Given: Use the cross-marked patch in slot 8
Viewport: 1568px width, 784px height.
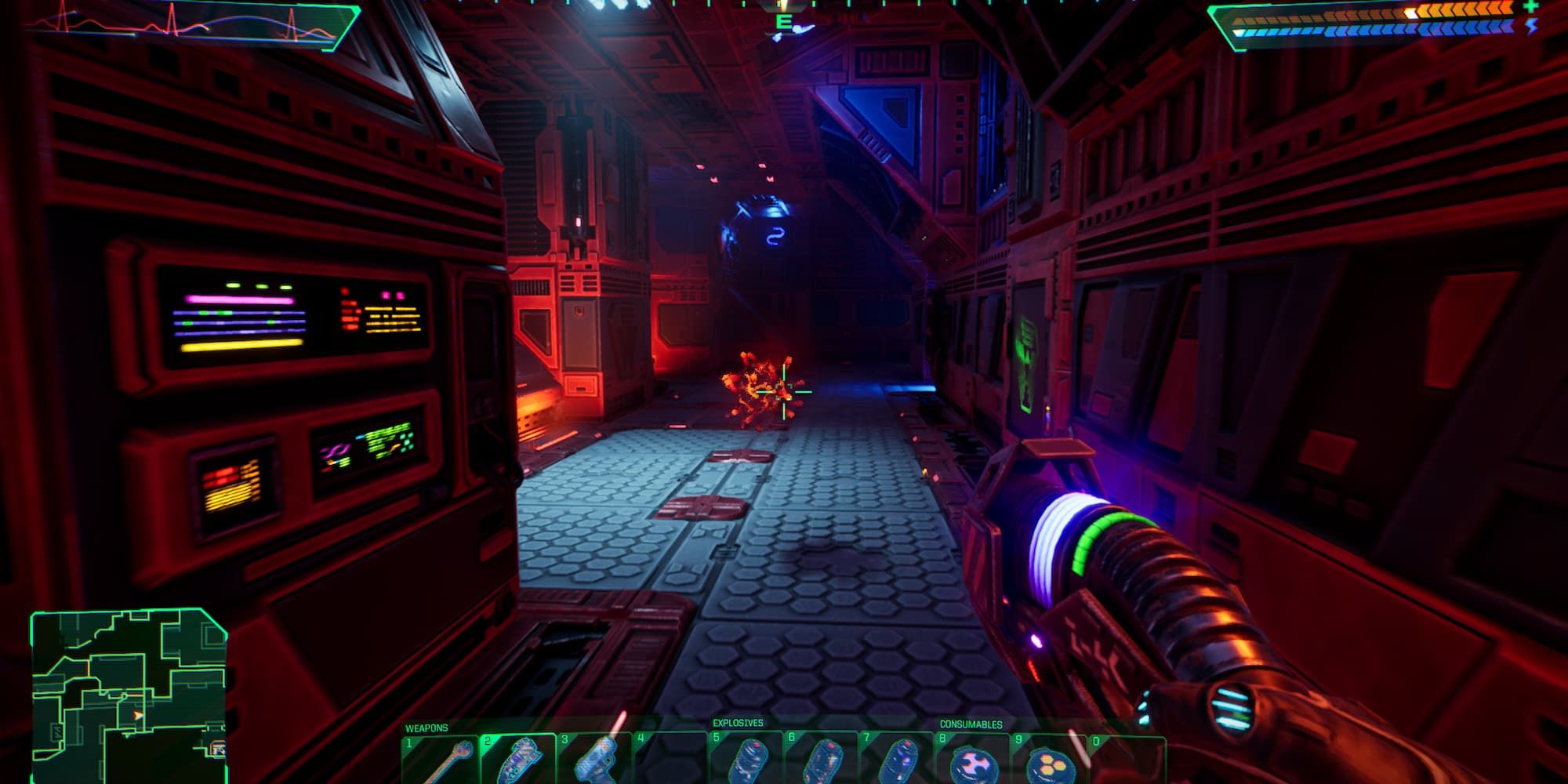Looking at the screenshot, I should coord(975,762).
